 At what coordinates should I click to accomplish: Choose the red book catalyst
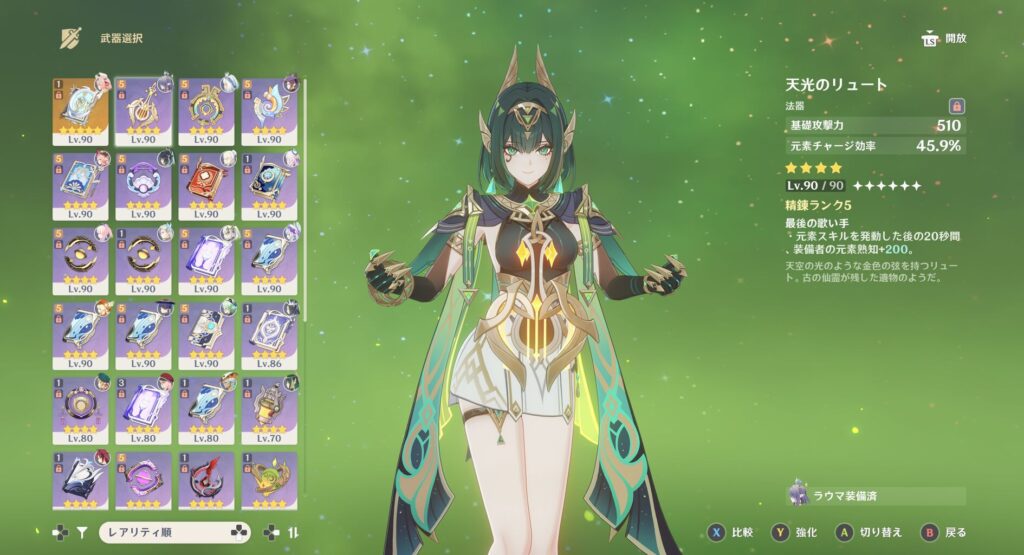coord(206,185)
